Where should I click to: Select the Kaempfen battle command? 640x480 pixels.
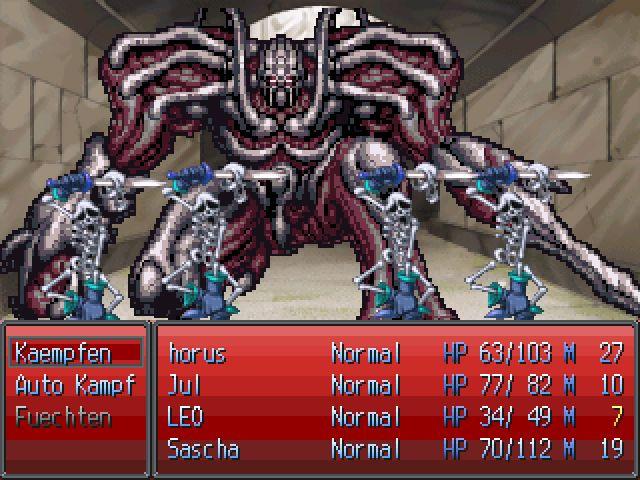[63, 353]
